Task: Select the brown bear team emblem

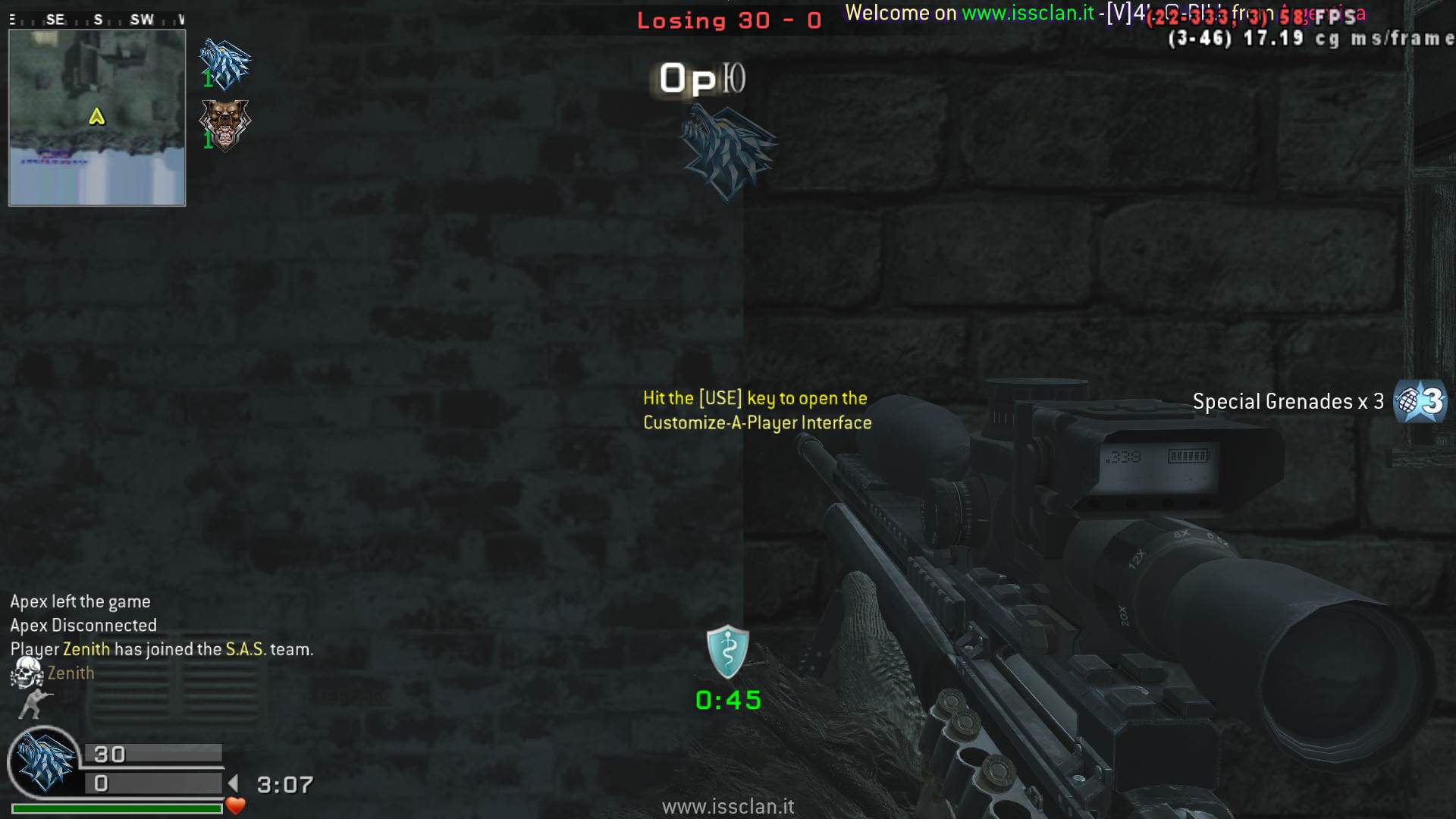Action: (224, 124)
